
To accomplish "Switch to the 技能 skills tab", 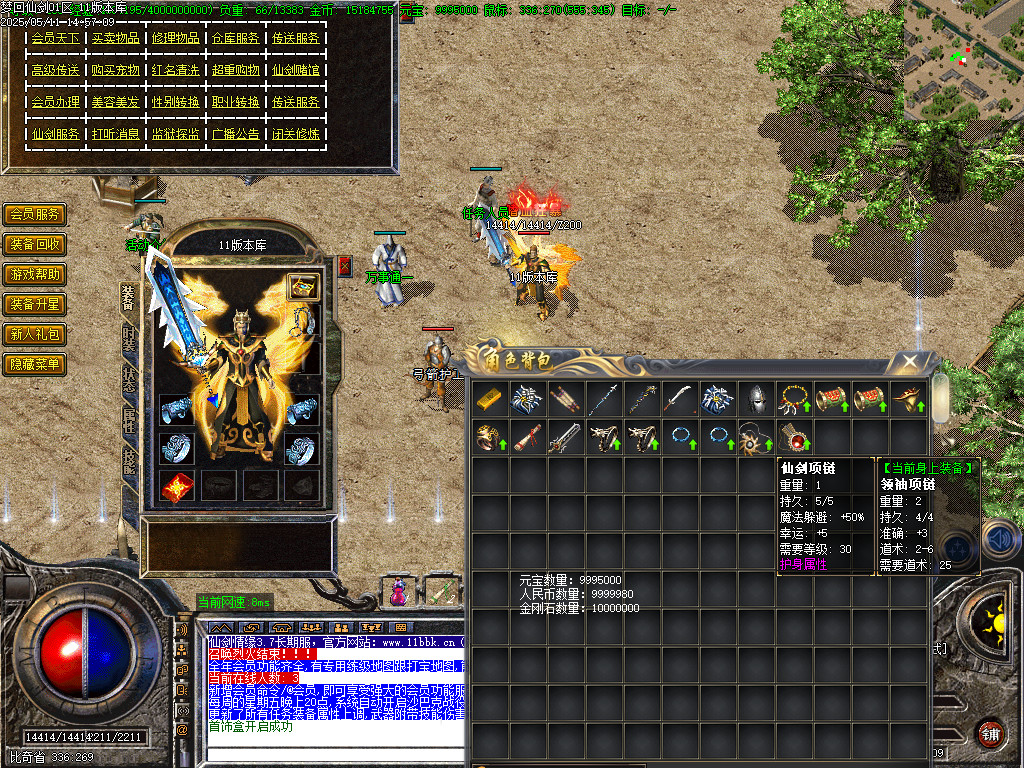I will [x=129, y=460].
